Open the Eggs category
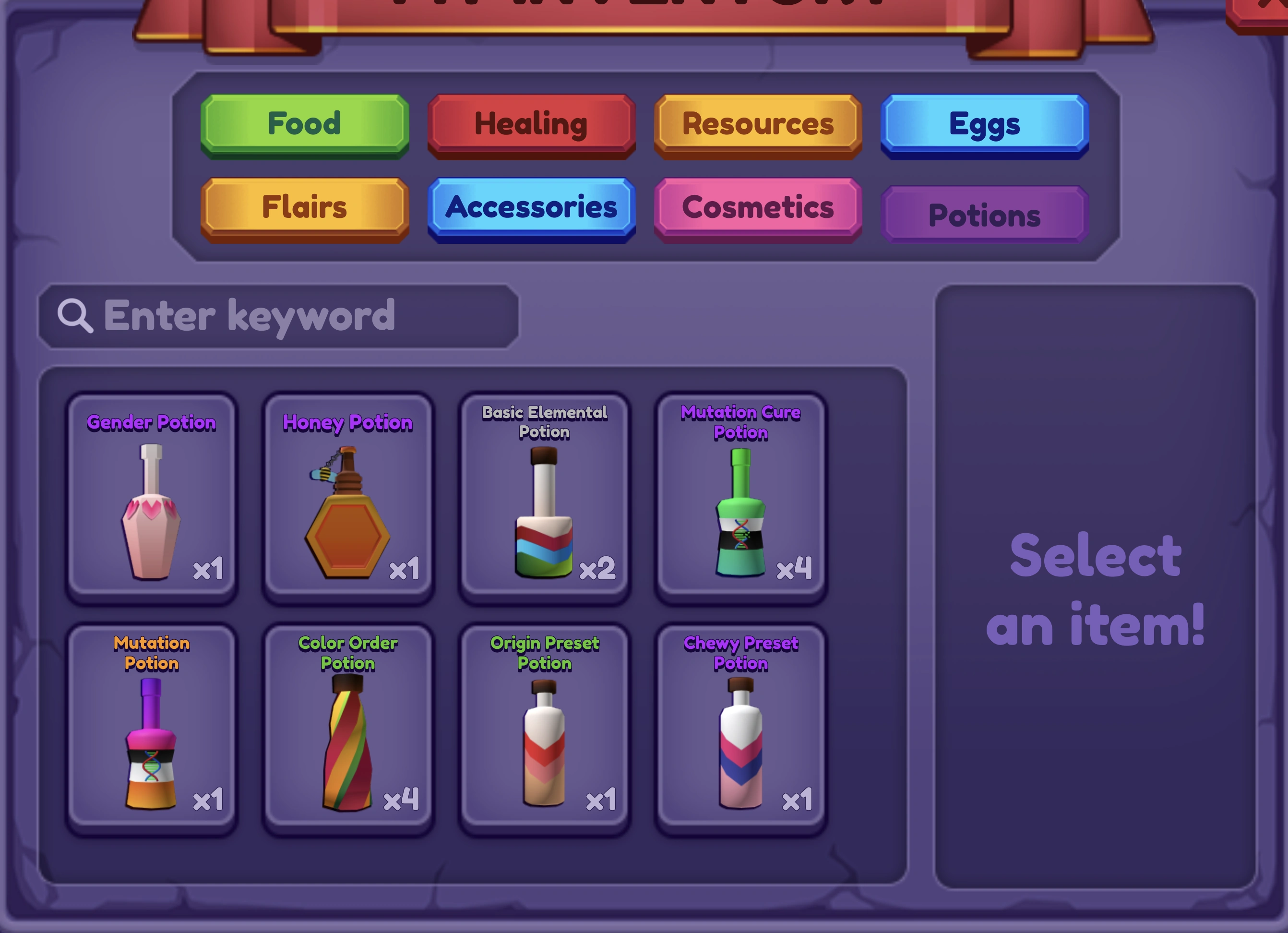 click(982, 125)
